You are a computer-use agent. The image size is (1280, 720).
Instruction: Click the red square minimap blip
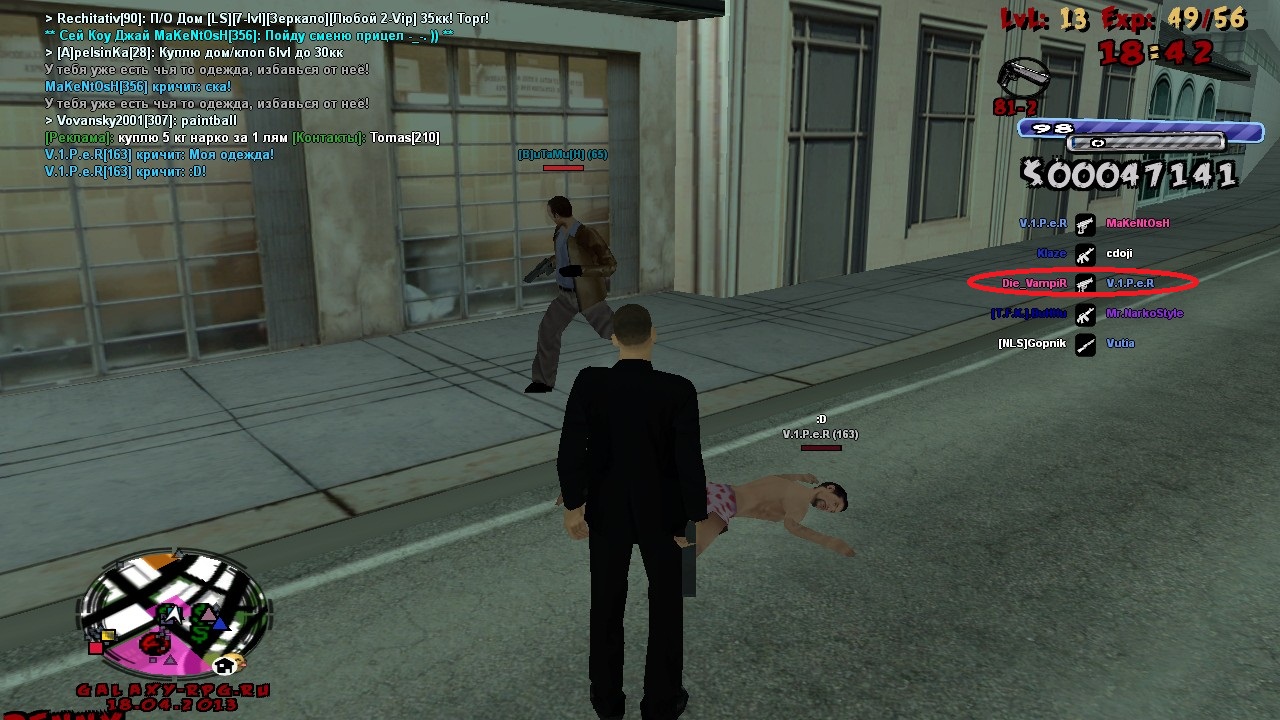click(x=96, y=647)
